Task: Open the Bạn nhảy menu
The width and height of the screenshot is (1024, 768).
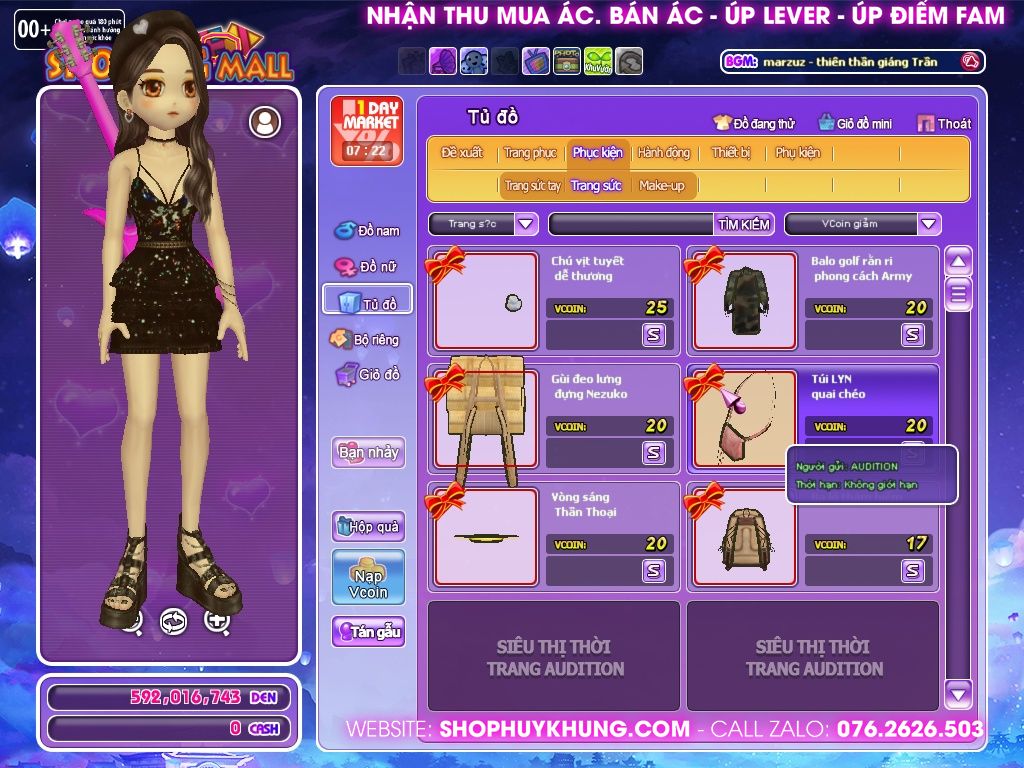Action: click(368, 452)
